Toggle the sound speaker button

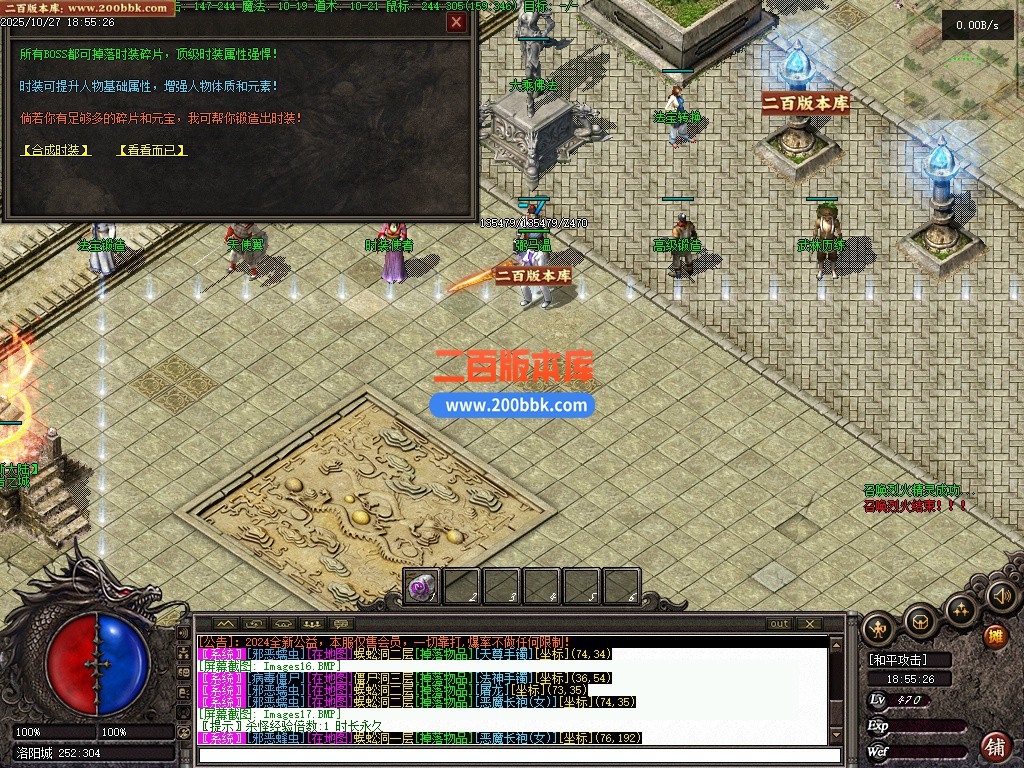click(x=1001, y=597)
